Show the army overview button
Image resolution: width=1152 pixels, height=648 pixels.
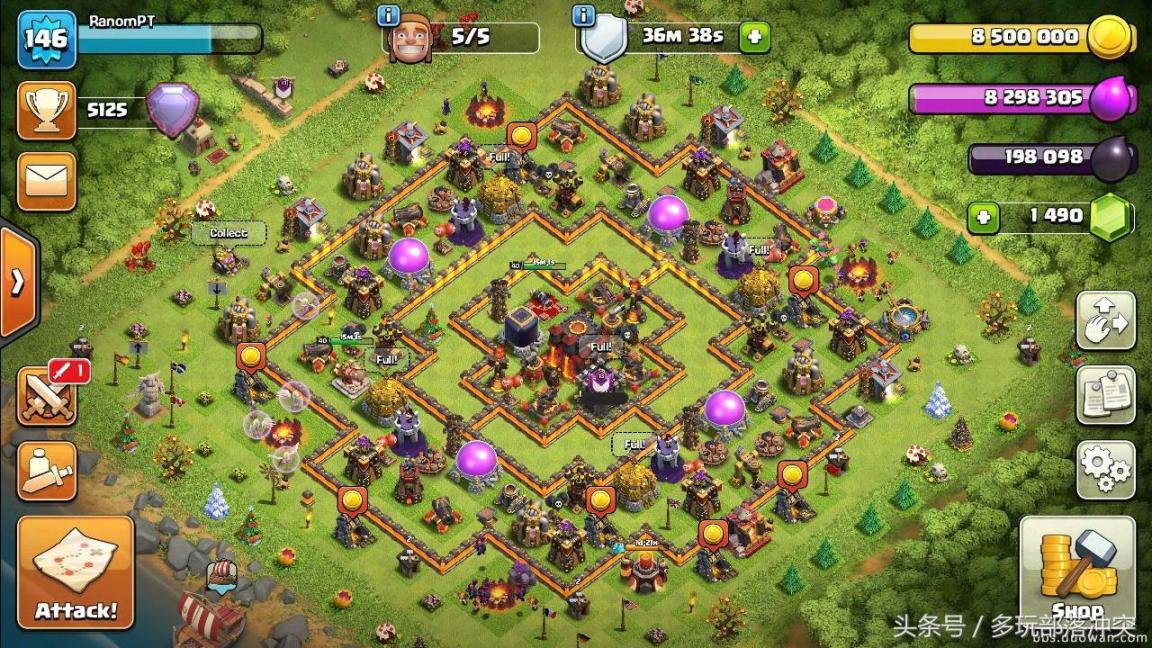47,469
